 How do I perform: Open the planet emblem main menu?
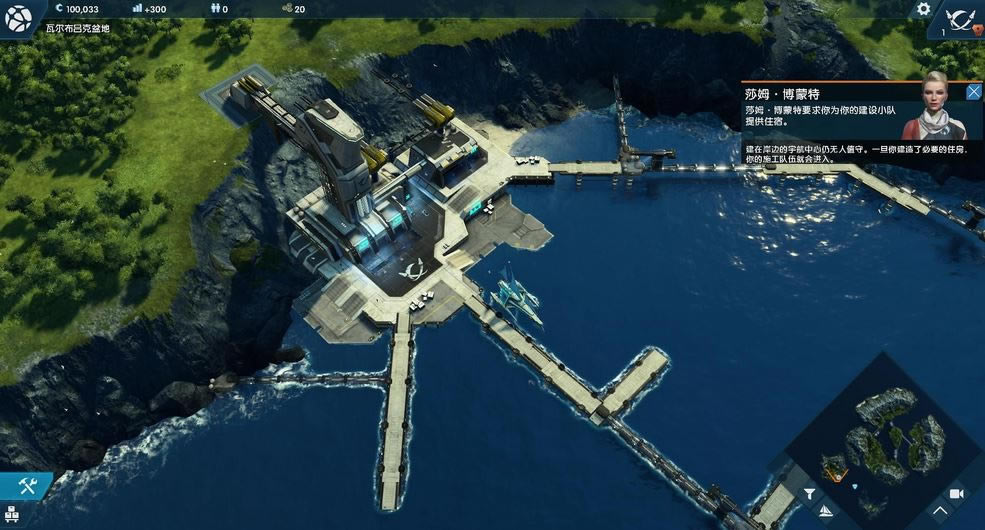(x=19, y=19)
